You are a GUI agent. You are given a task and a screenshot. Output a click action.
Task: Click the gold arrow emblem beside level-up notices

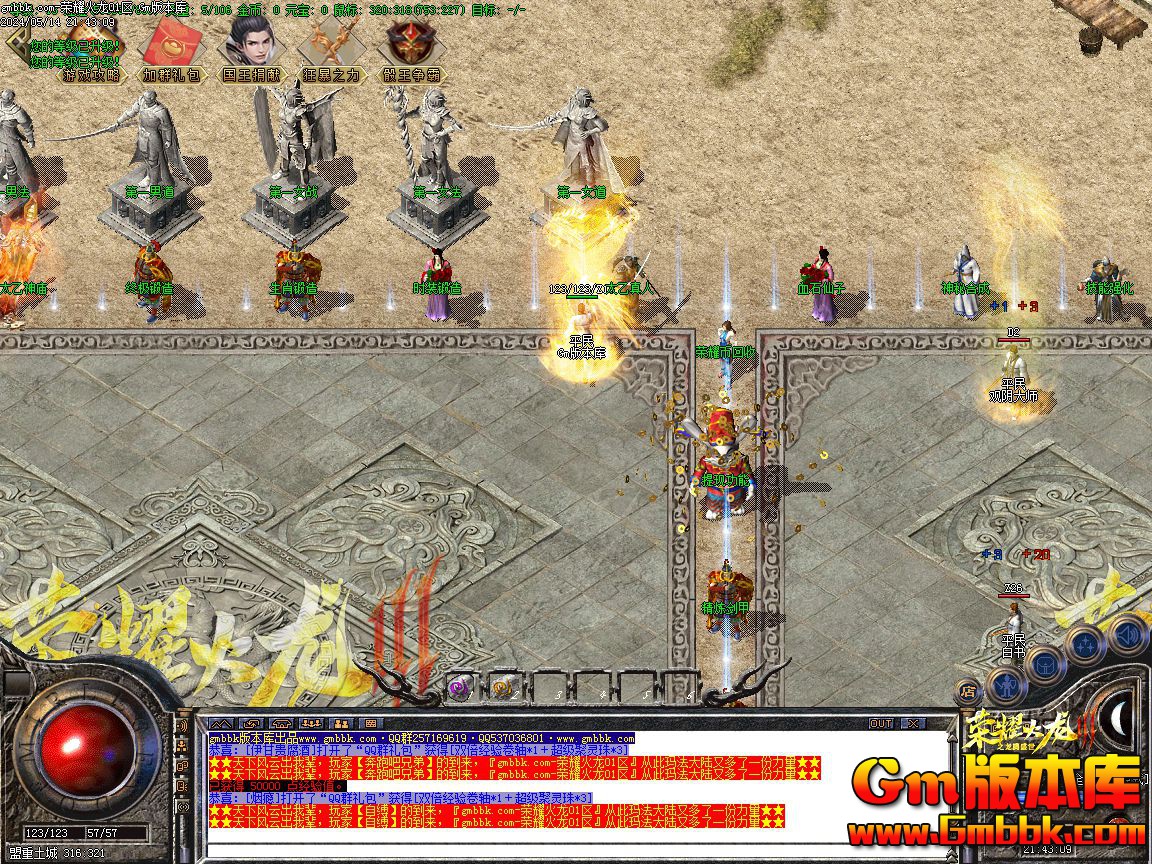click(17, 43)
